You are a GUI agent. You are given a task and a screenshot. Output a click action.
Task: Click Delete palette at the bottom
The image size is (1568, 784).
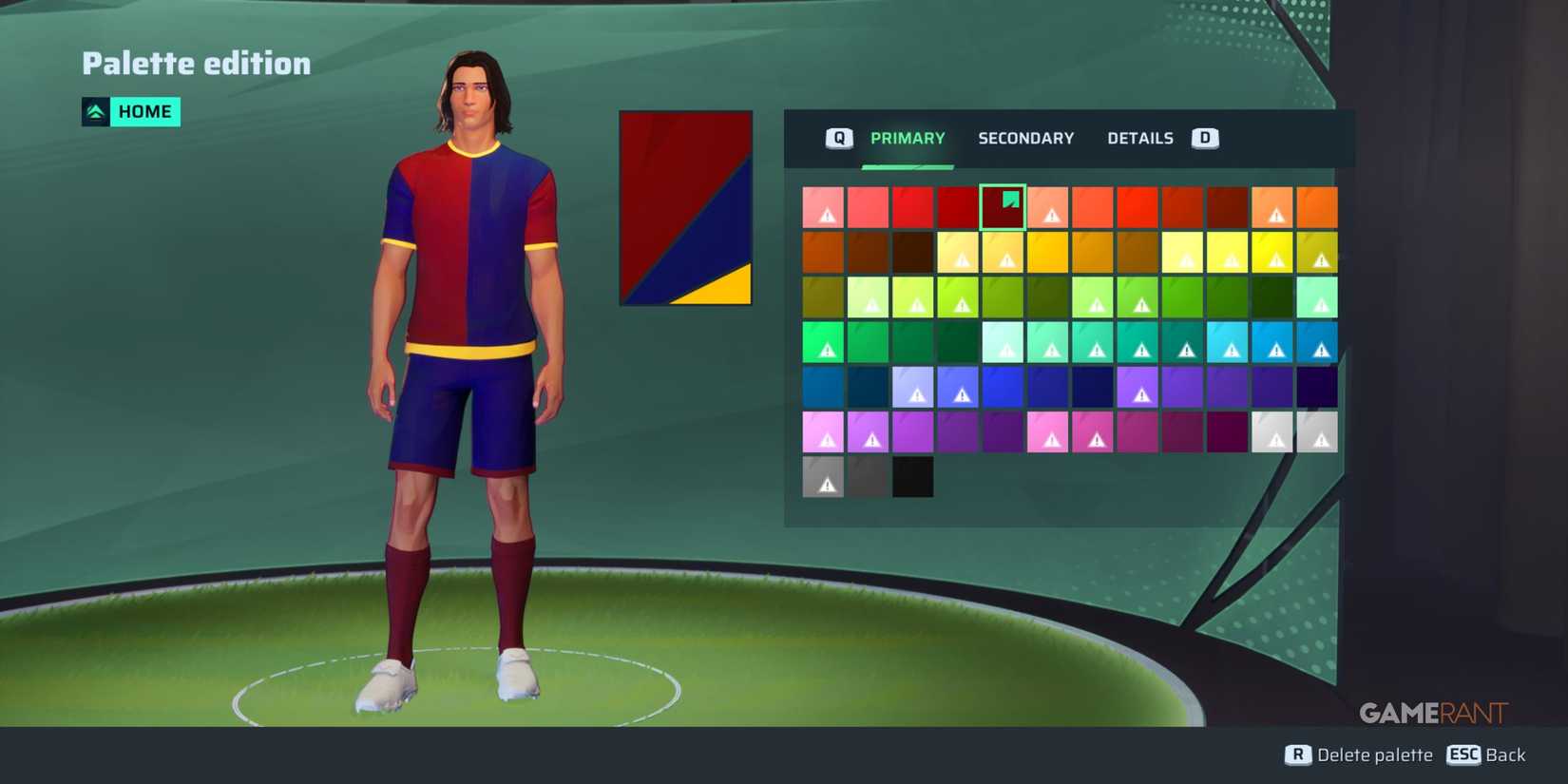point(1374,755)
